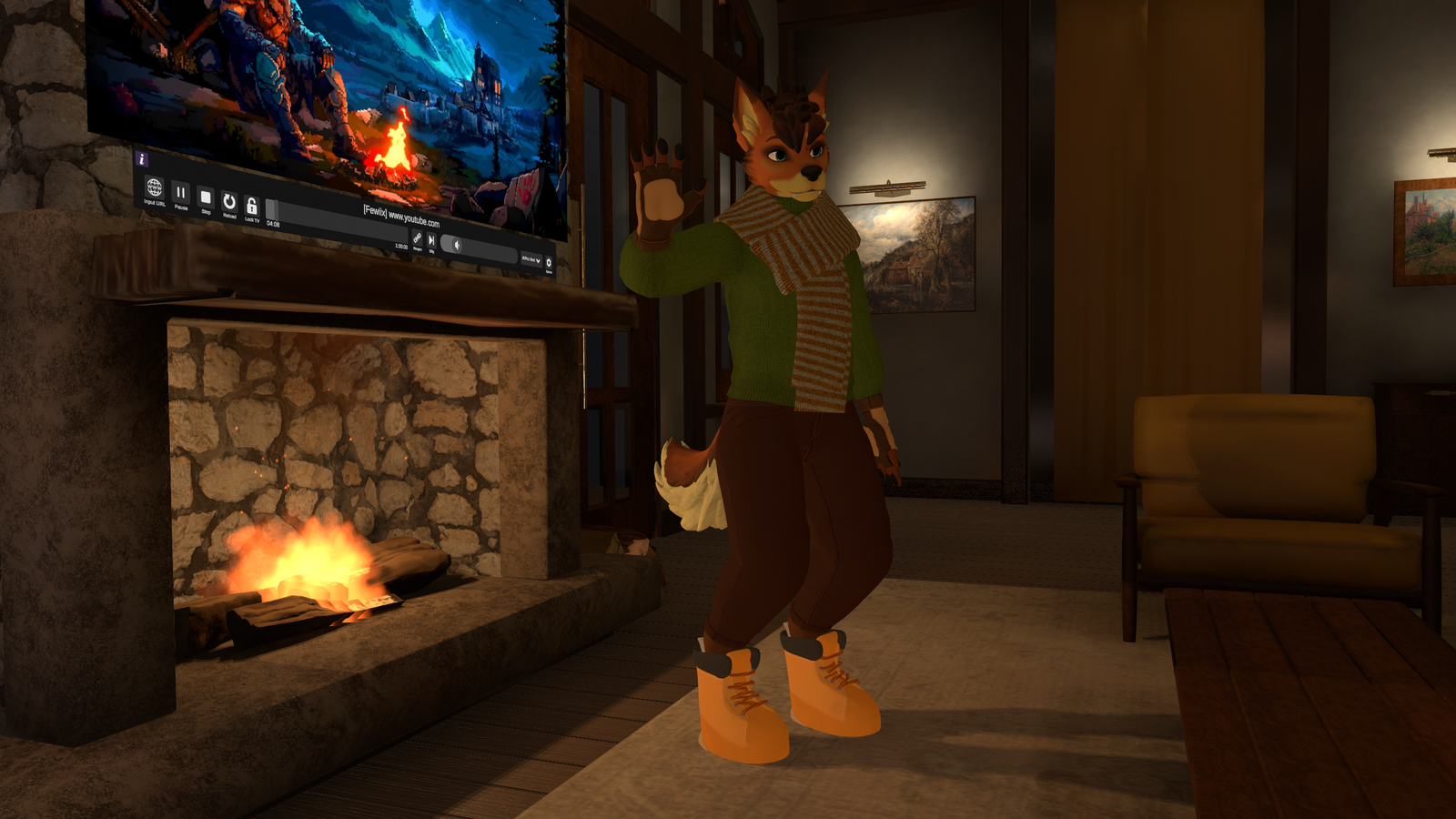This screenshot has height=819, width=1456.
Task: Skip to the next video
Action: [432, 240]
